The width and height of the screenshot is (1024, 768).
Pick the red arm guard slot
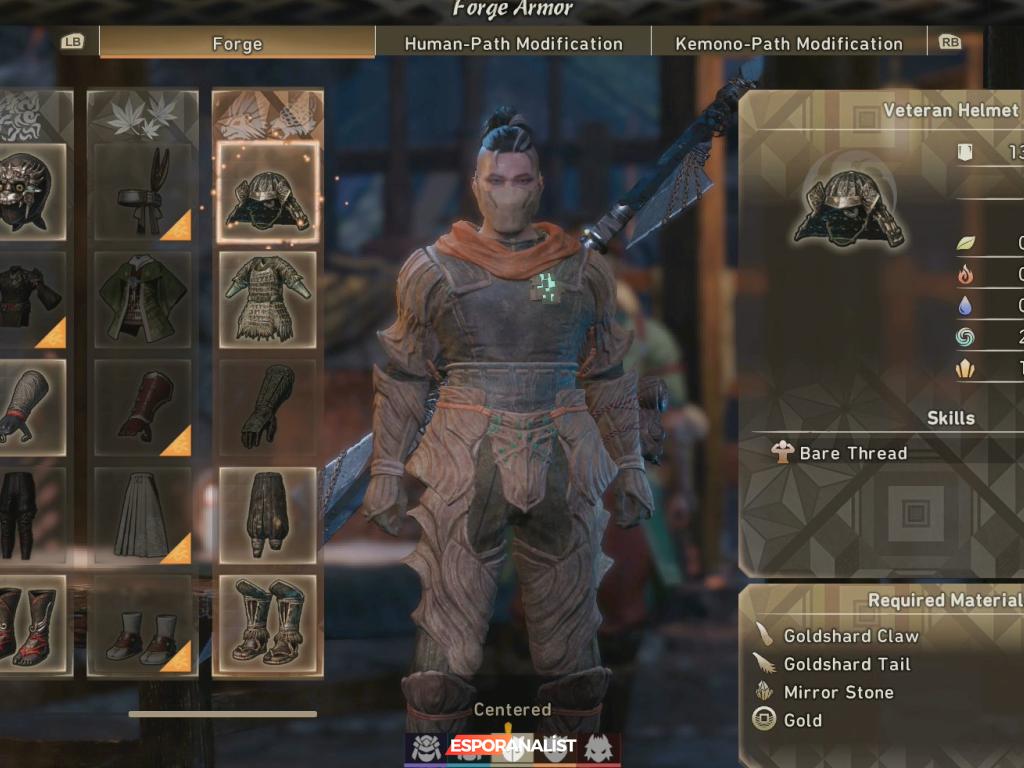(x=142, y=407)
